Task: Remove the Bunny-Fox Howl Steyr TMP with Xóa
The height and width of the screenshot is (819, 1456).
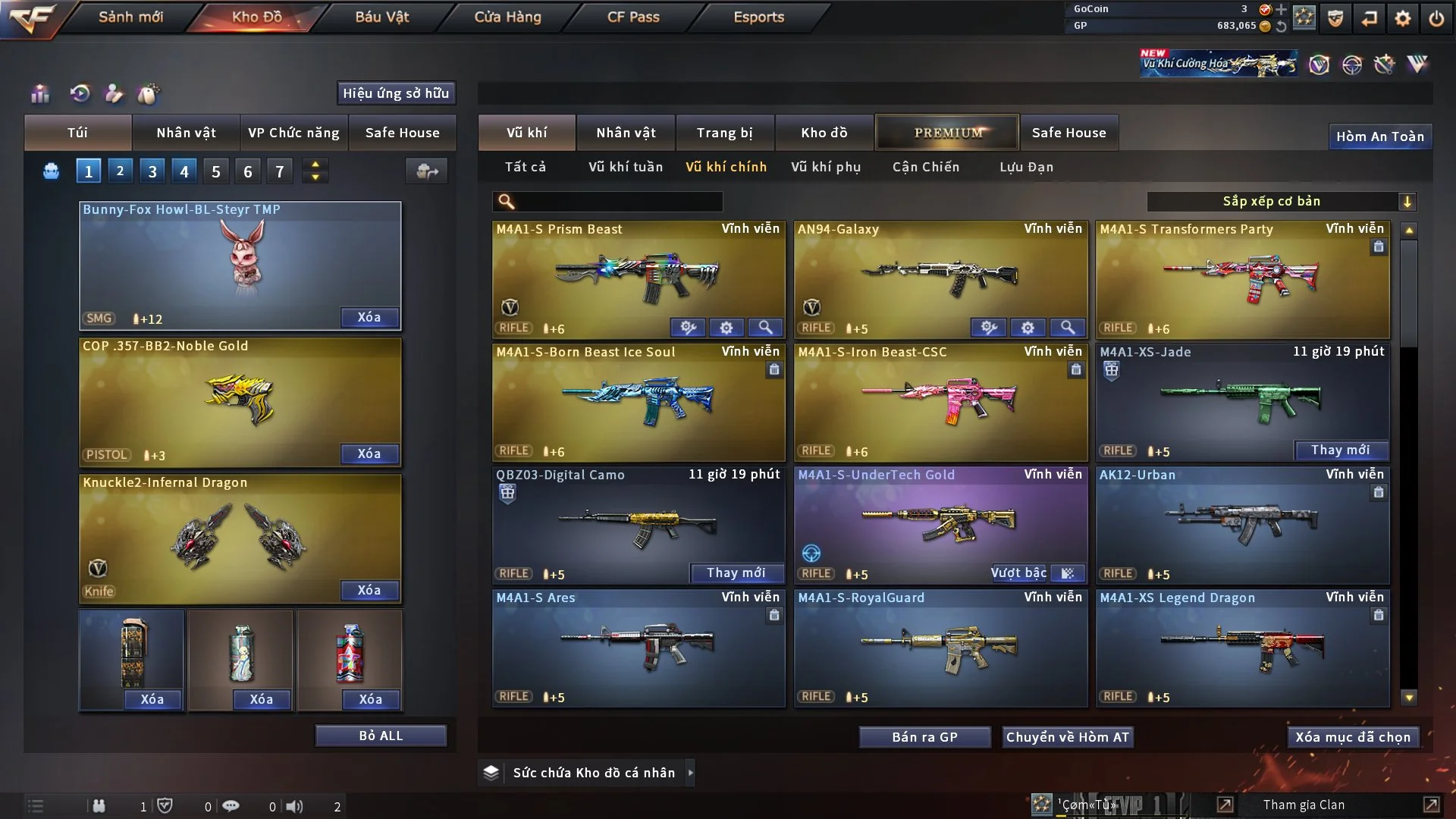Action: pos(369,317)
